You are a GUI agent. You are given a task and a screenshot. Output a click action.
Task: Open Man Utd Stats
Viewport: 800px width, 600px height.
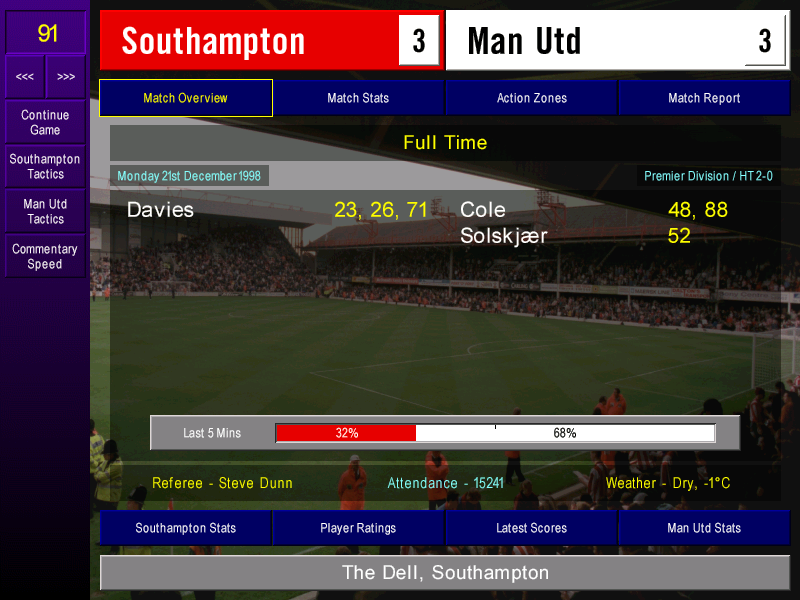coord(704,528)
